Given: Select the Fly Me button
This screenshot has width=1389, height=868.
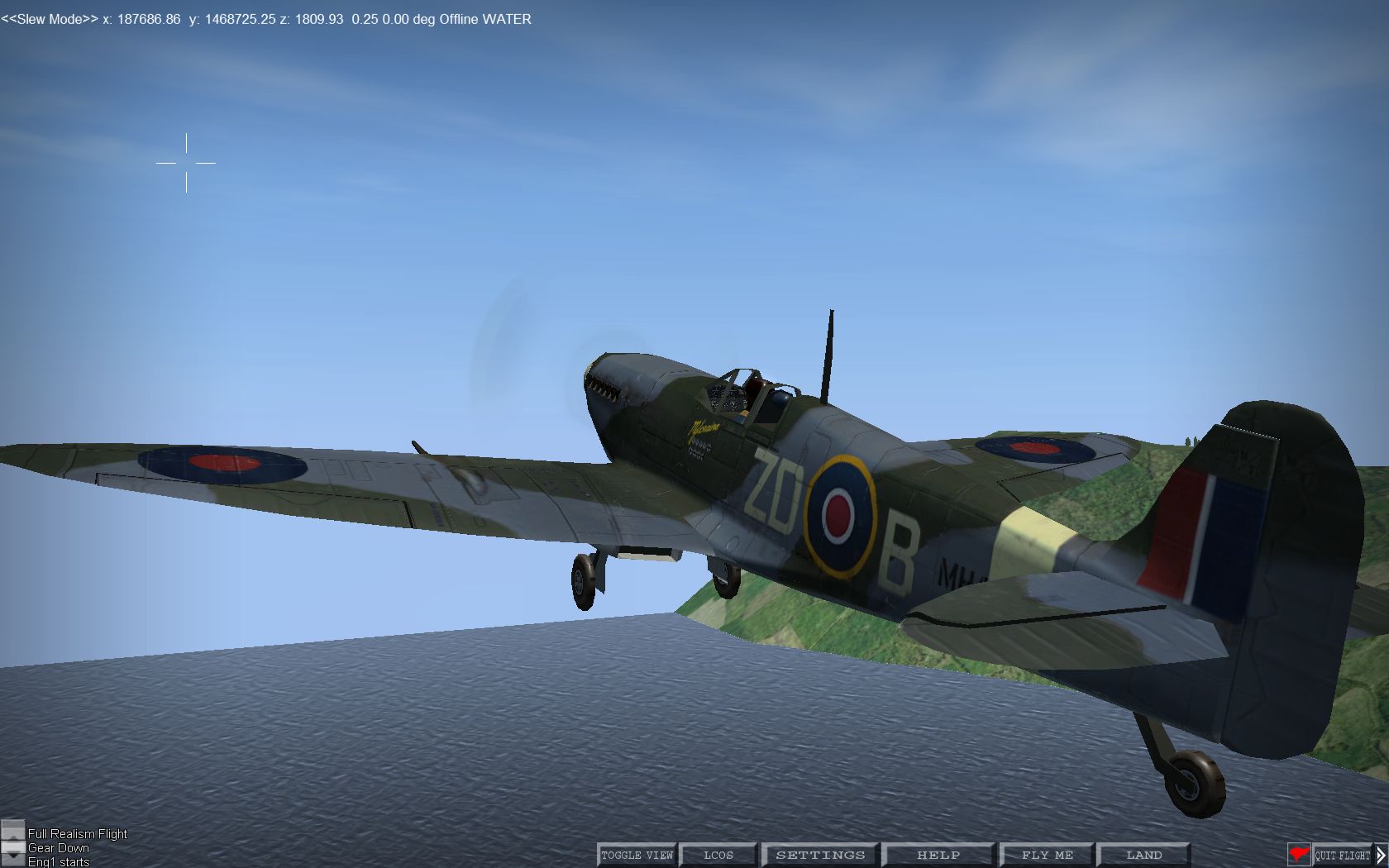Looking at the screenshot, I should 1047,855.
